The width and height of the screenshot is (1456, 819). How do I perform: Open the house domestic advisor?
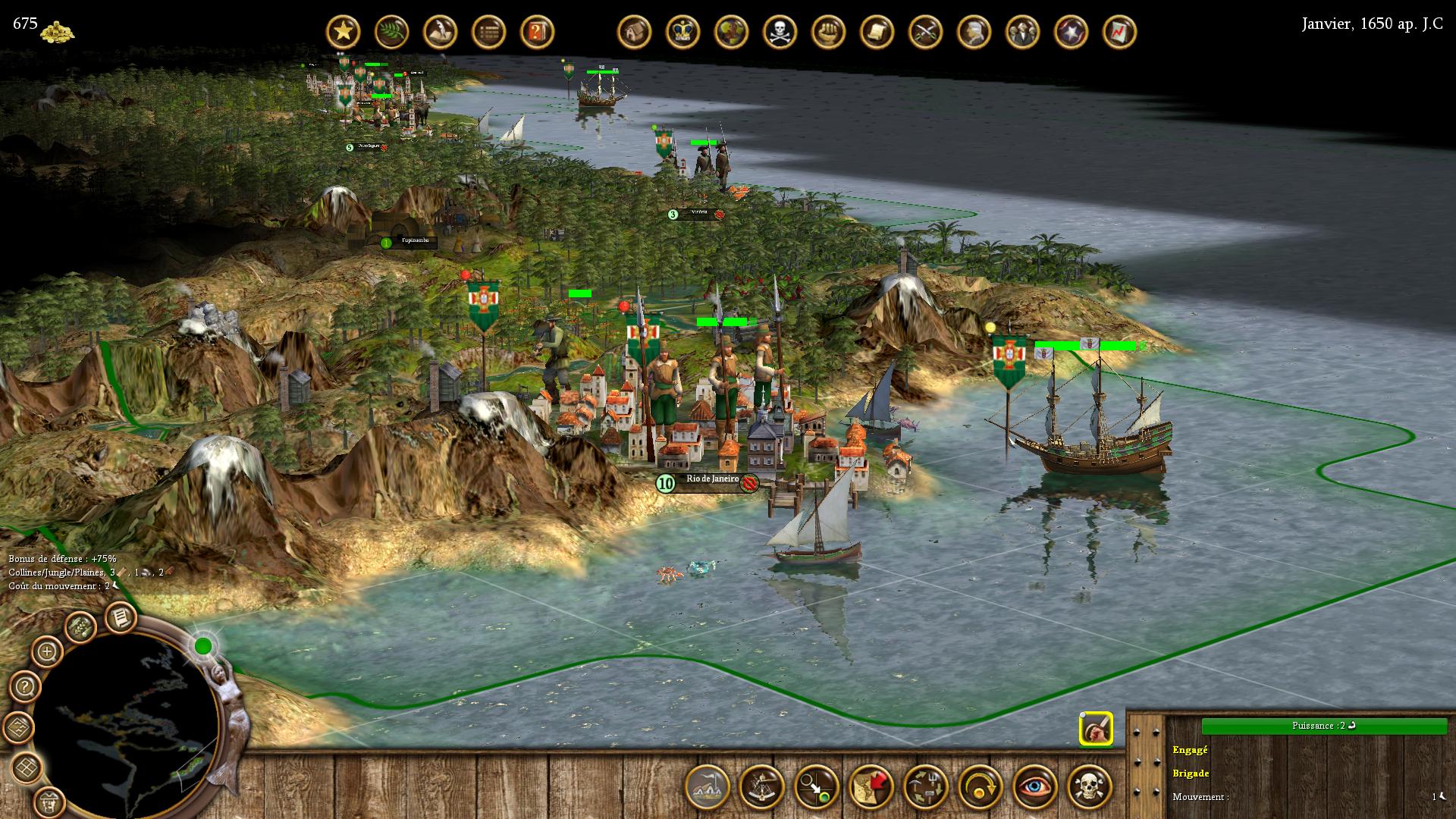pos(634,32)
